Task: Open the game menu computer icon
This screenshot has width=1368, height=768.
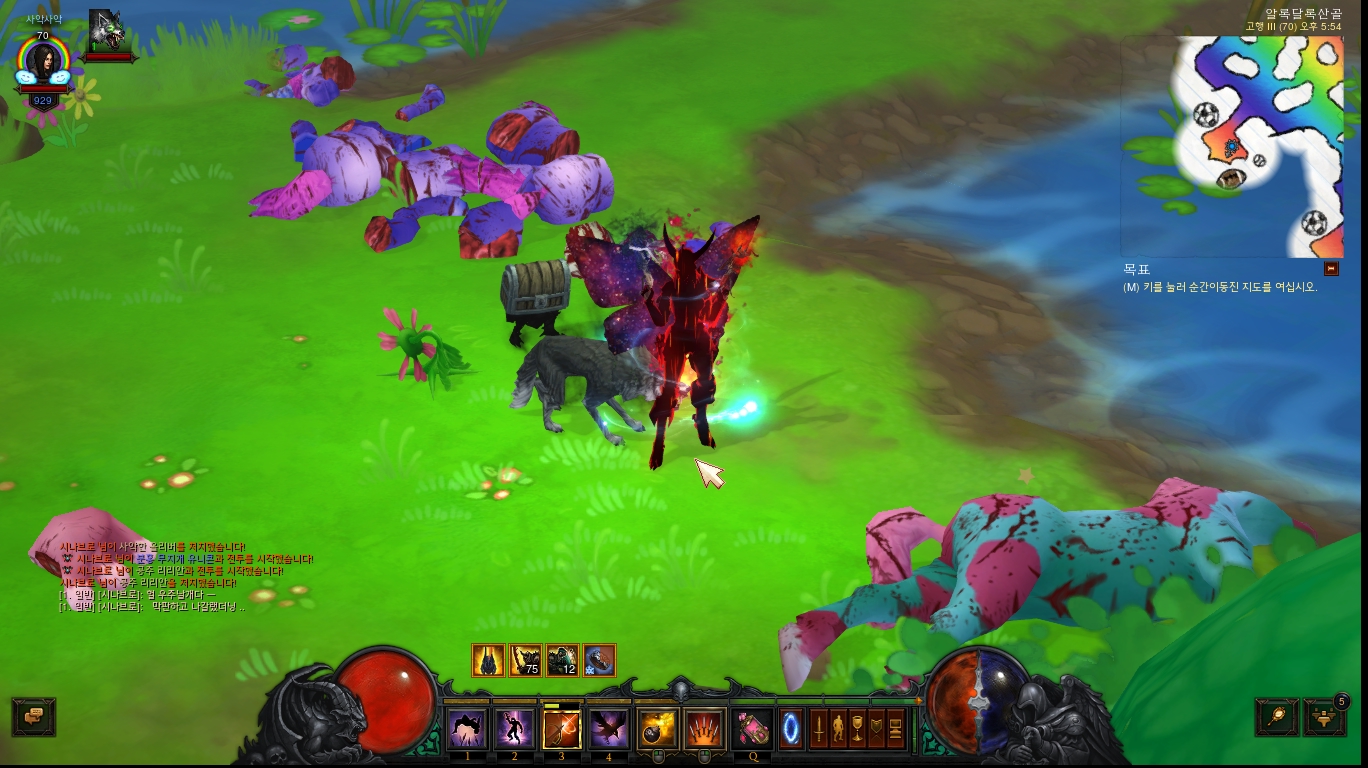Action: point(895,729)
